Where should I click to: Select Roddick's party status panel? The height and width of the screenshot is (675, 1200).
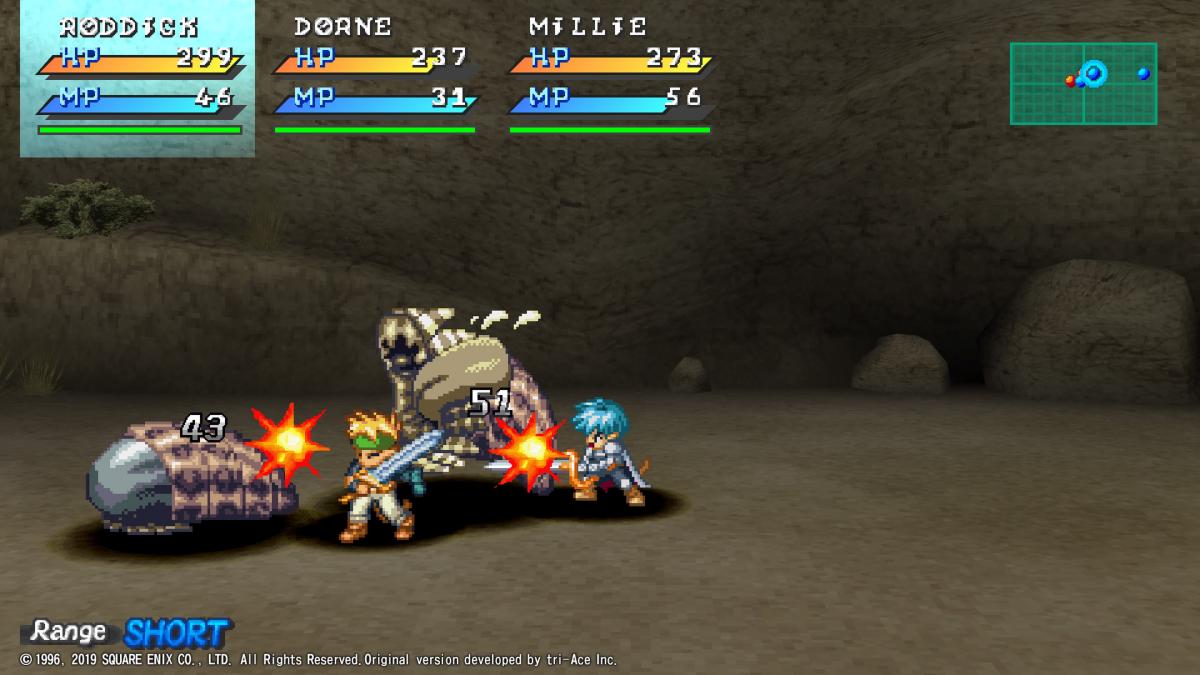coord(138,78)
